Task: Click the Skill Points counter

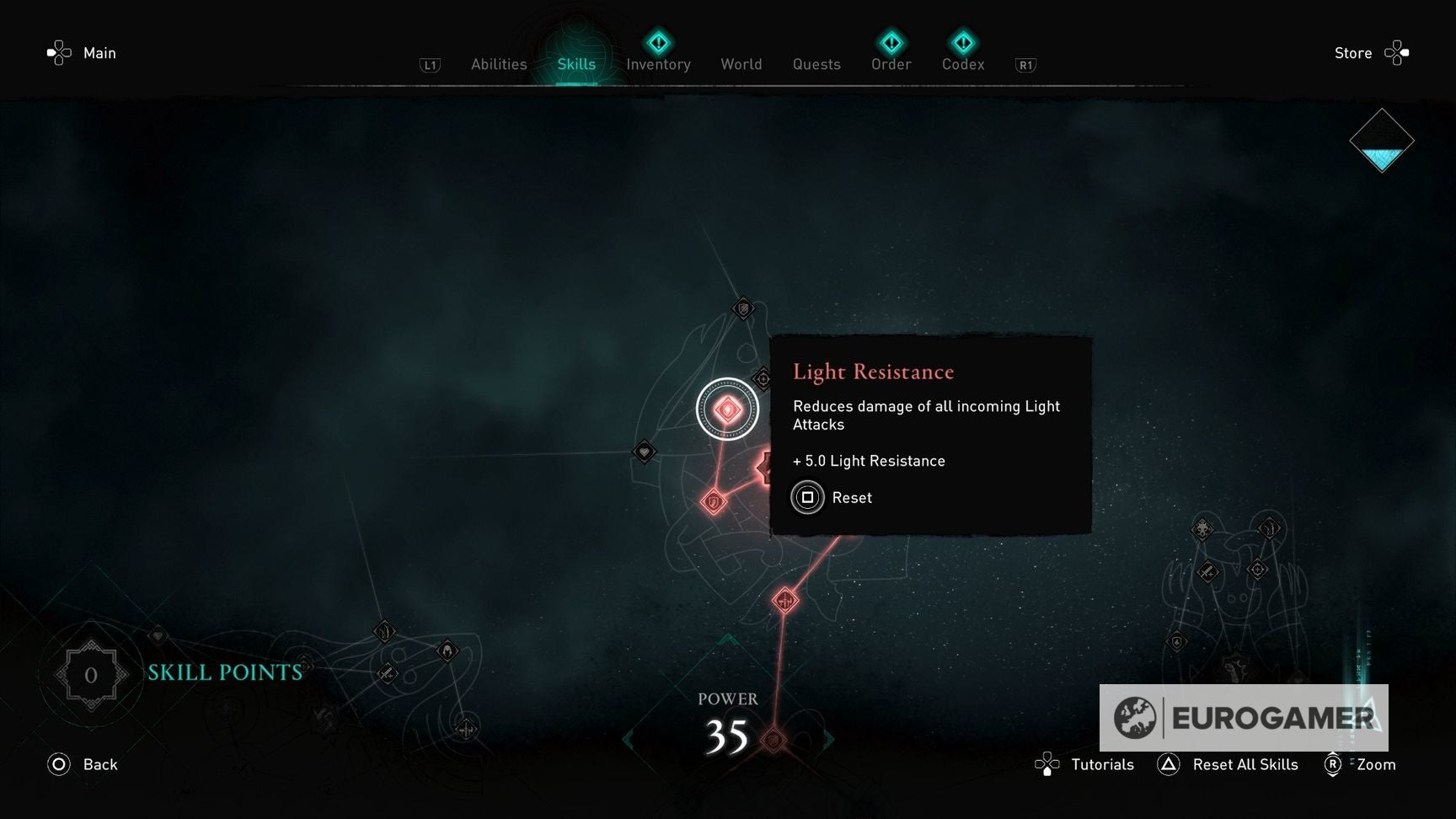Action: 91,674
